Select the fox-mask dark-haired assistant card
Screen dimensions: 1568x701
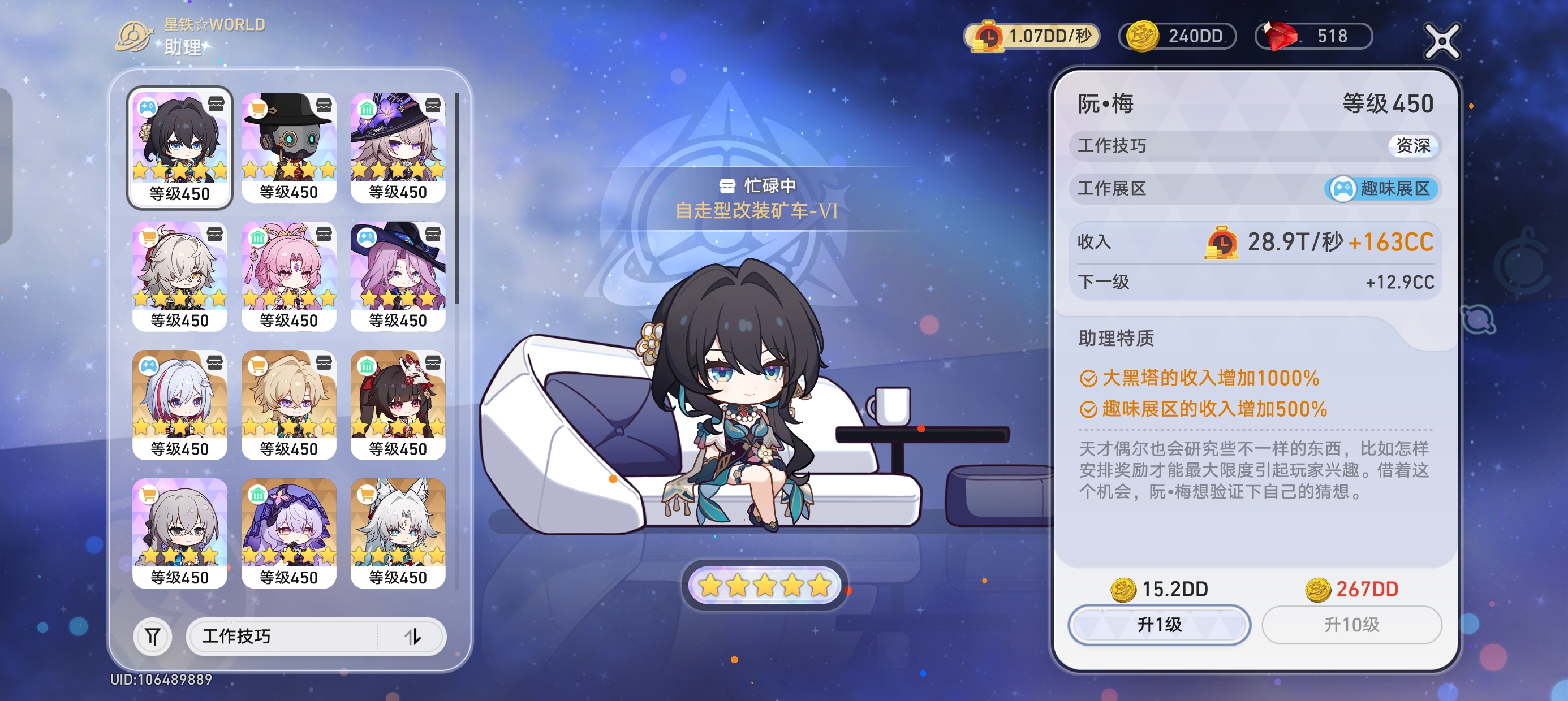pos(398,404)
